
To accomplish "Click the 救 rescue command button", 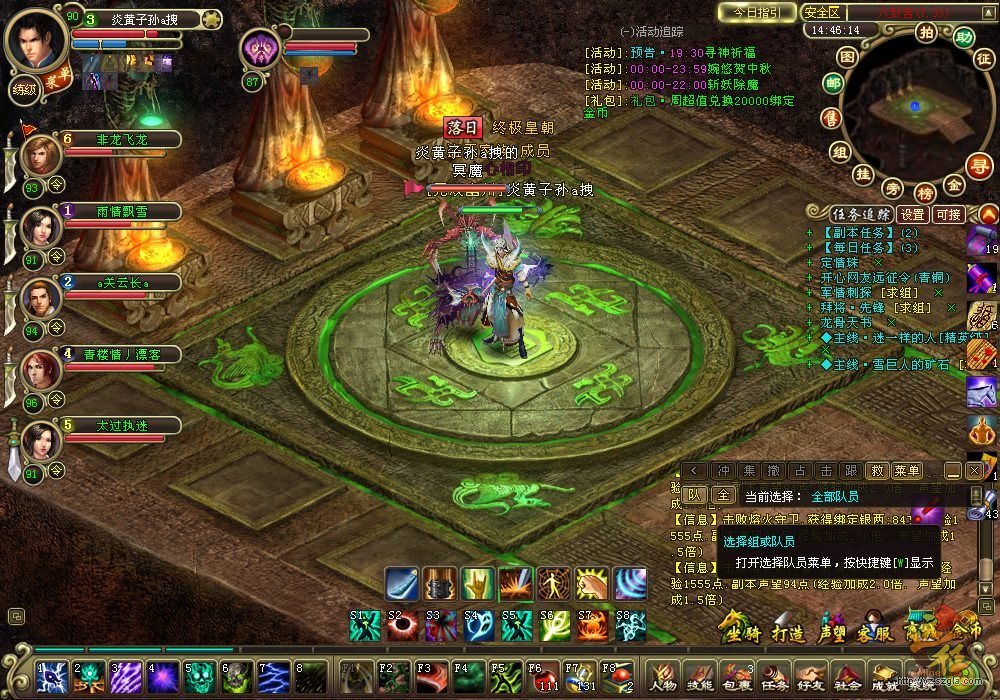I will pyautogui.click(x=877, y=470).
